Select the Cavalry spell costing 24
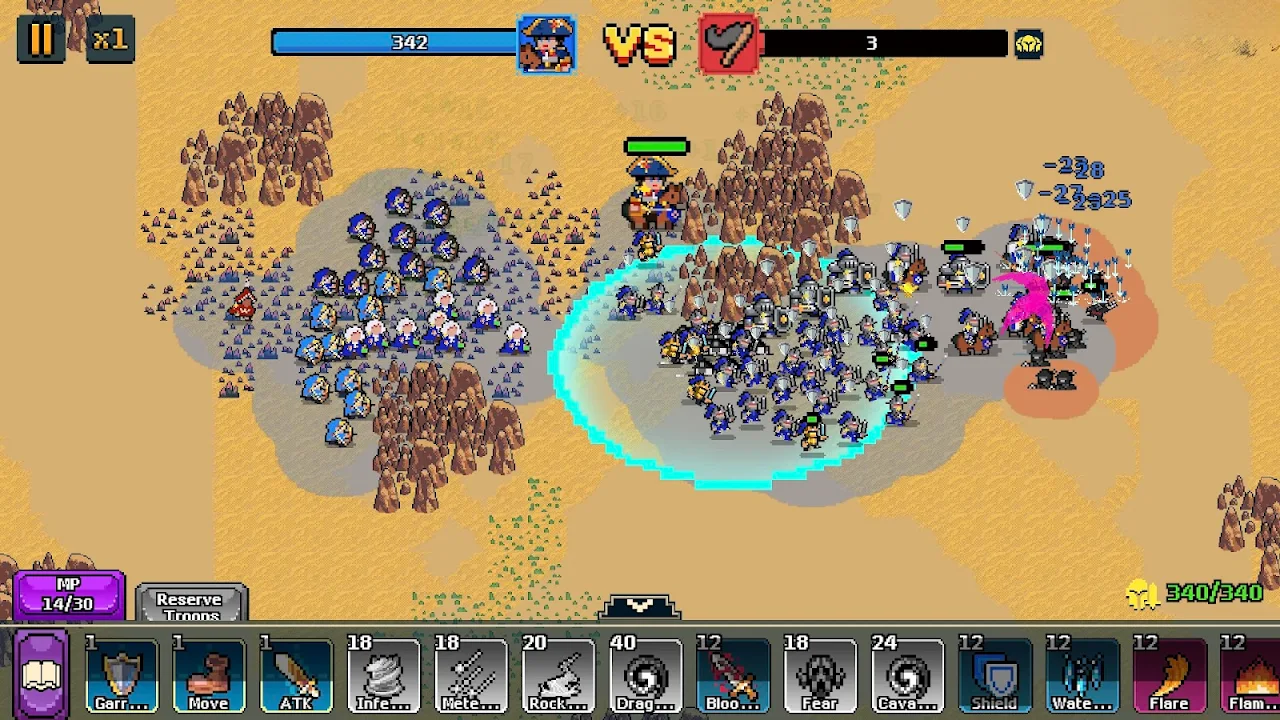This screenshot has height=720, width=1280. 907,676
